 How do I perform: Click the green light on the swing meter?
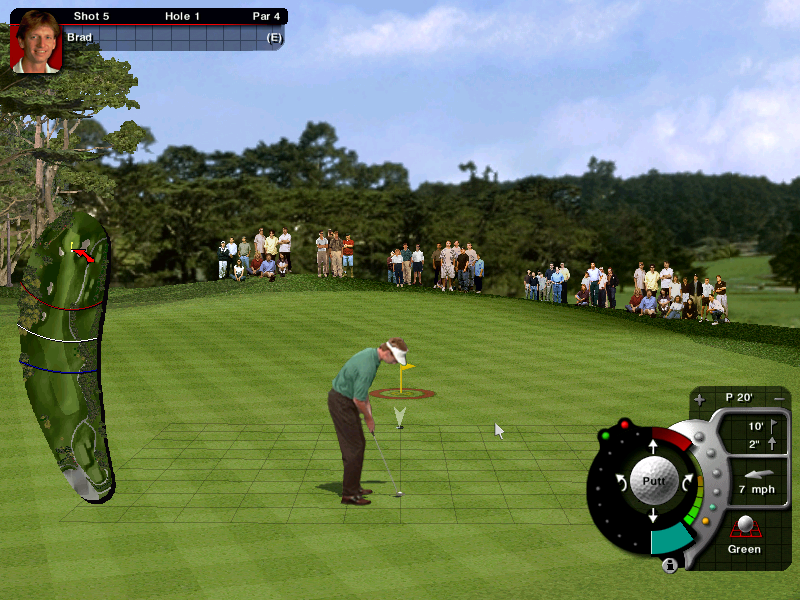point(605,436)
